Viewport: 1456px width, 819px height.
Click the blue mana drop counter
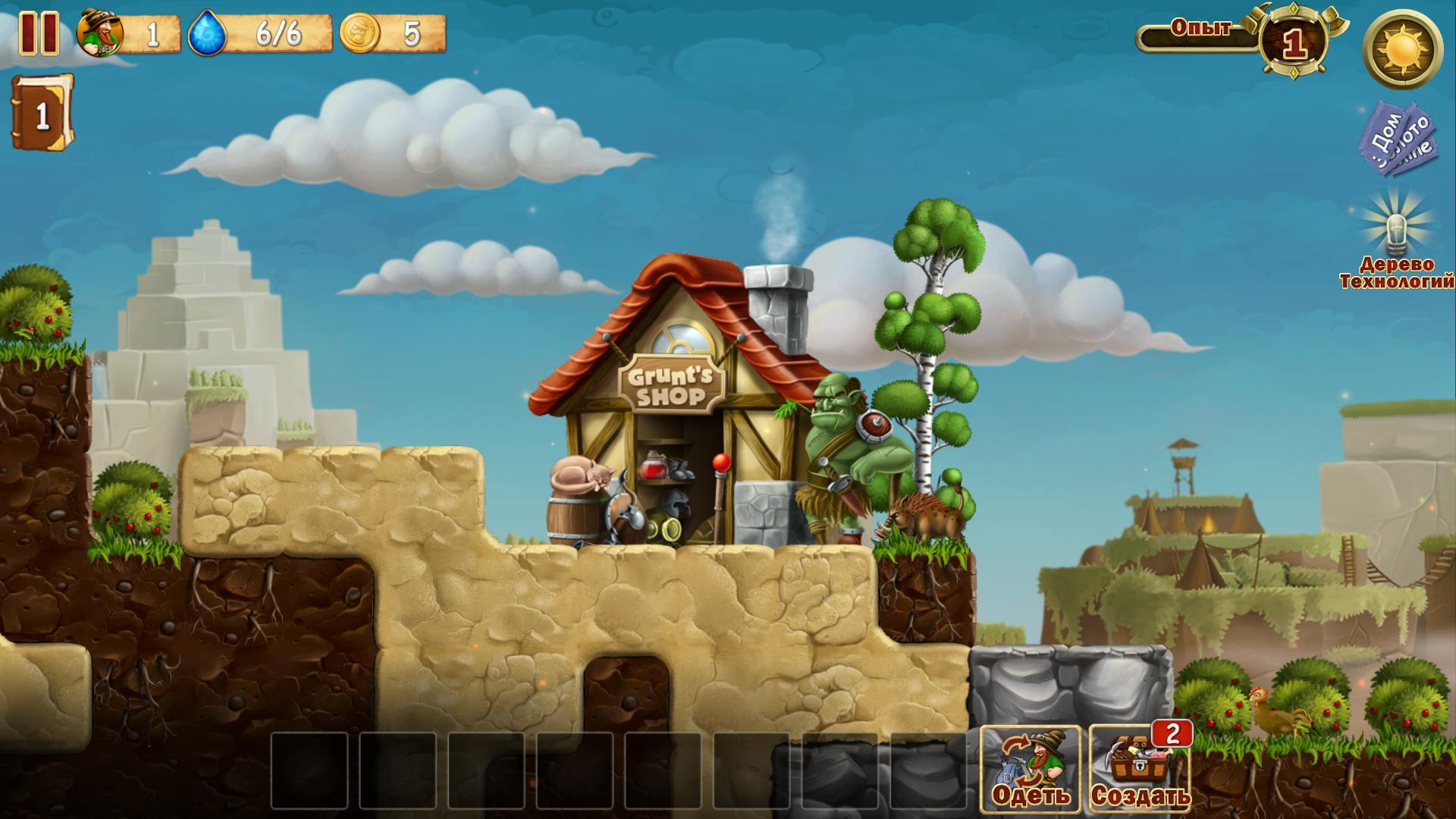[259, 34]
